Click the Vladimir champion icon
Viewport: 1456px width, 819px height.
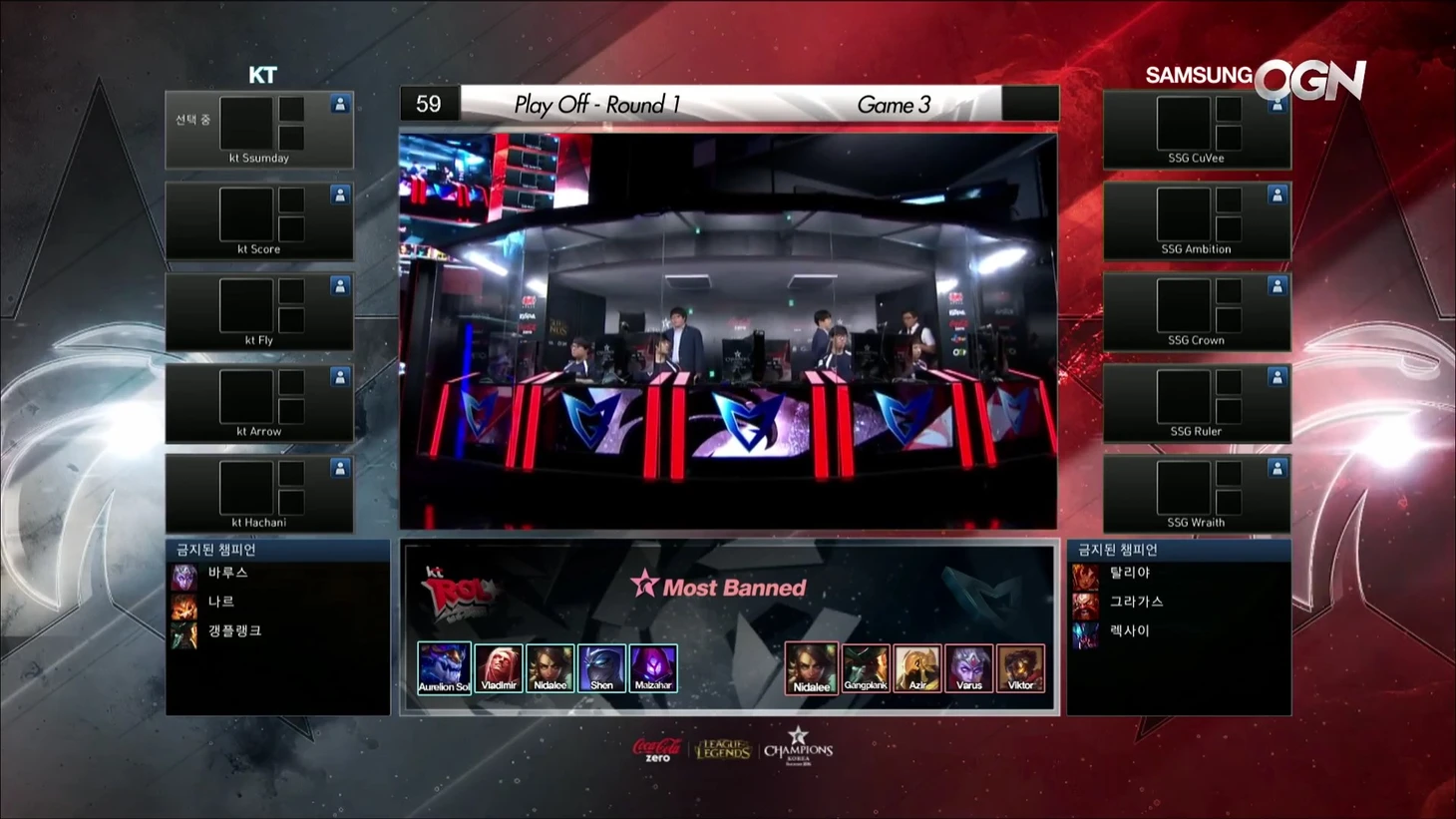[x=498, y=666]
